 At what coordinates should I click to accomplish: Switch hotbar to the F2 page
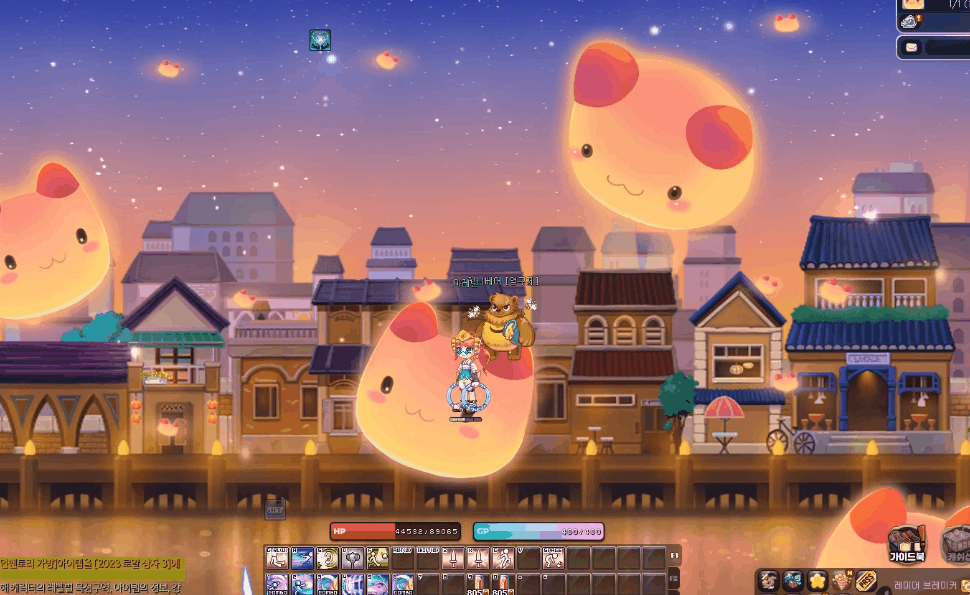coord(674,580)
